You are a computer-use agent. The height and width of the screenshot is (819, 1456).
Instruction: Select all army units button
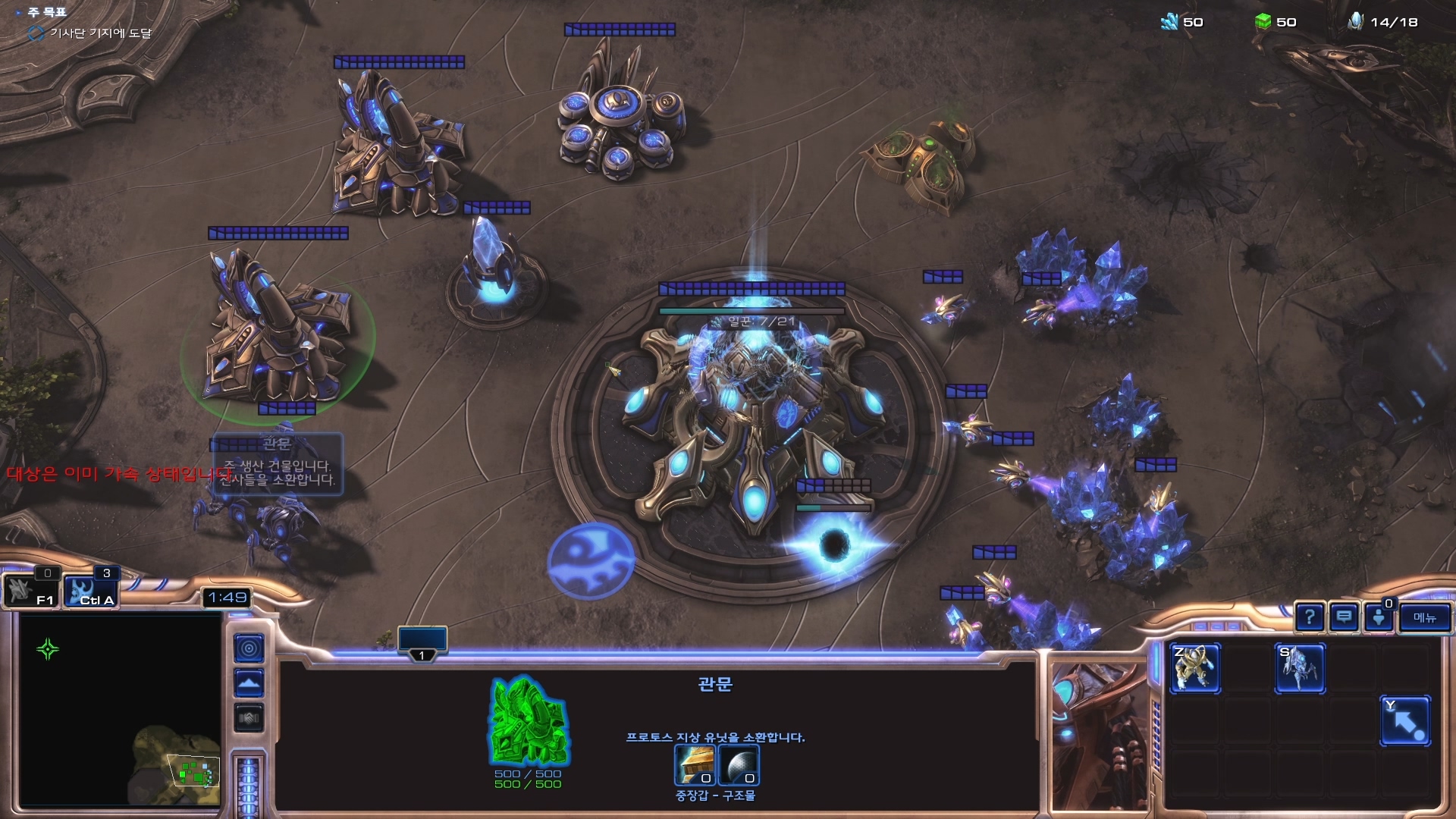pos(90,591)
